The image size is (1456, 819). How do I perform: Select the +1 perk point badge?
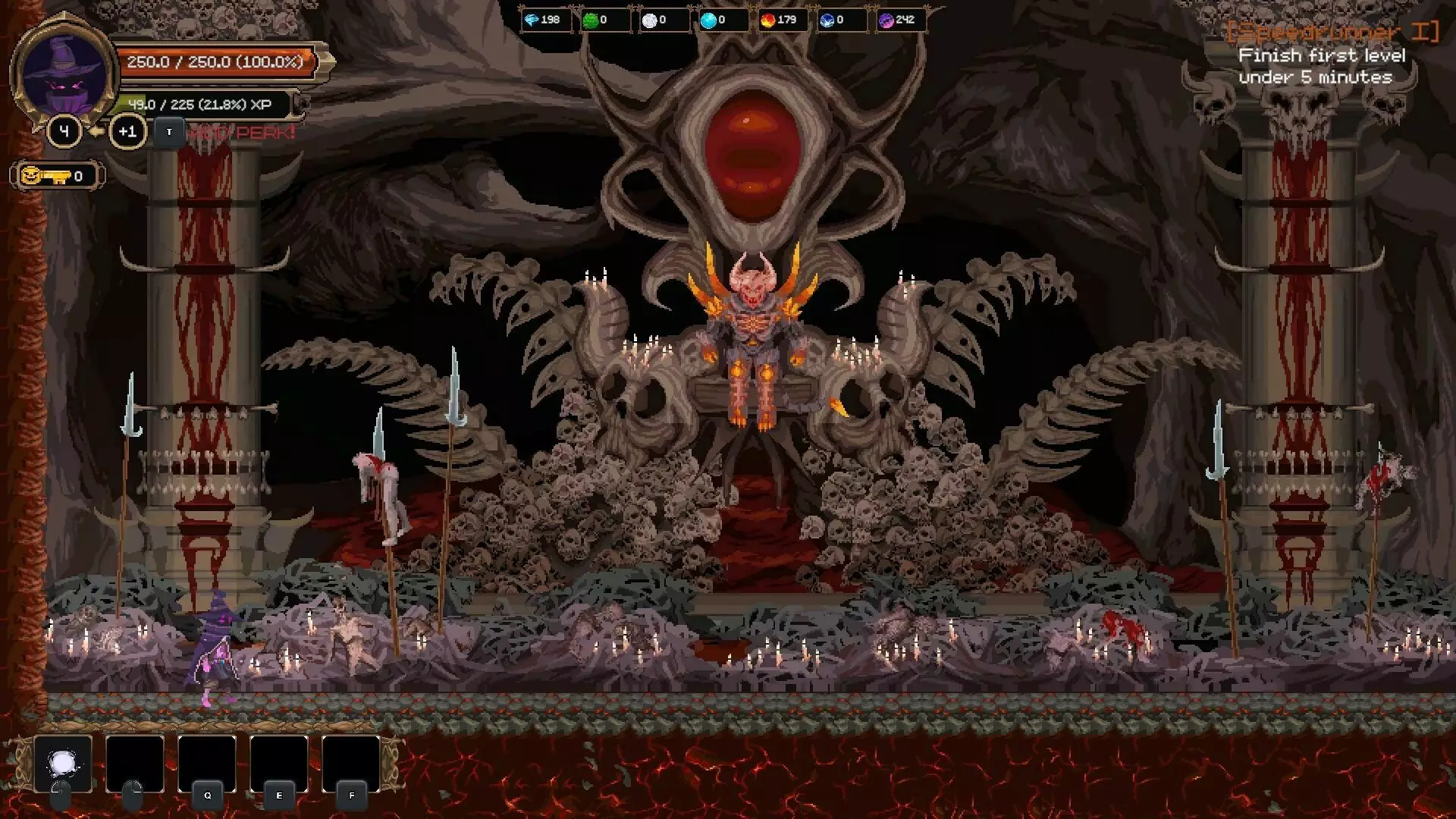point(127,132)
